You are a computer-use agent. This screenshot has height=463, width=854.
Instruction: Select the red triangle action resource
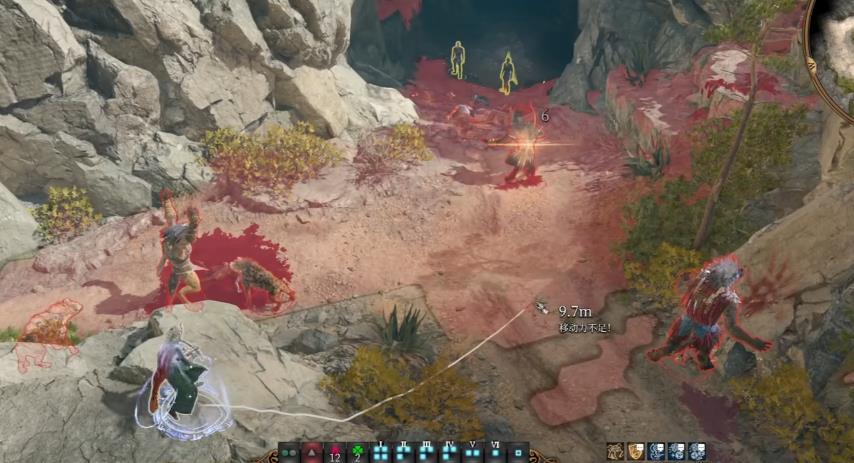pos(312,453)
